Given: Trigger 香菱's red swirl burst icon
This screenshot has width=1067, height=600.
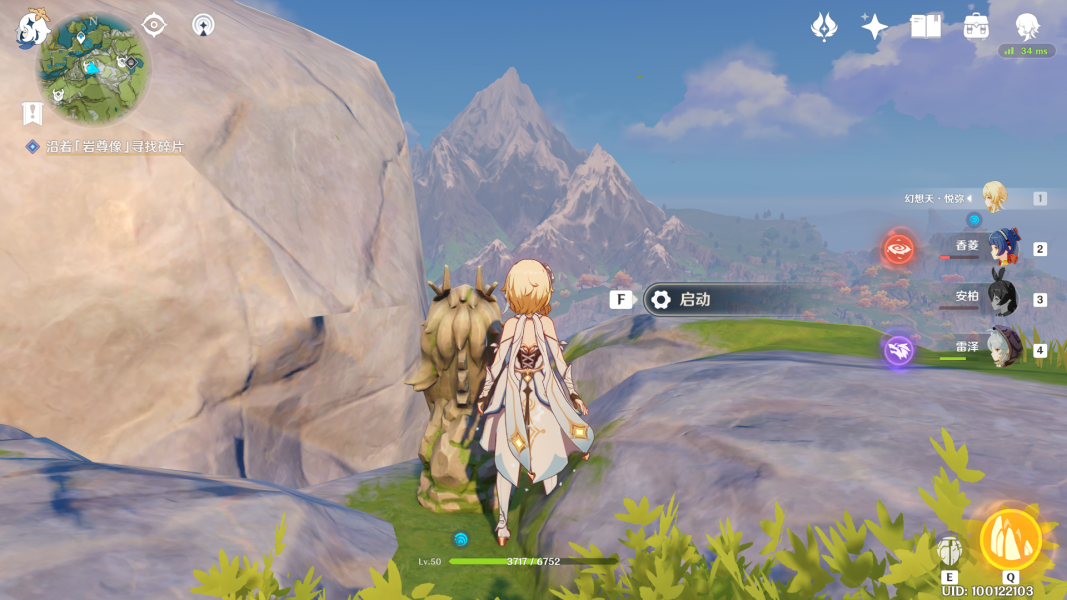Looking at the screenshot, I should click(898, 248).
